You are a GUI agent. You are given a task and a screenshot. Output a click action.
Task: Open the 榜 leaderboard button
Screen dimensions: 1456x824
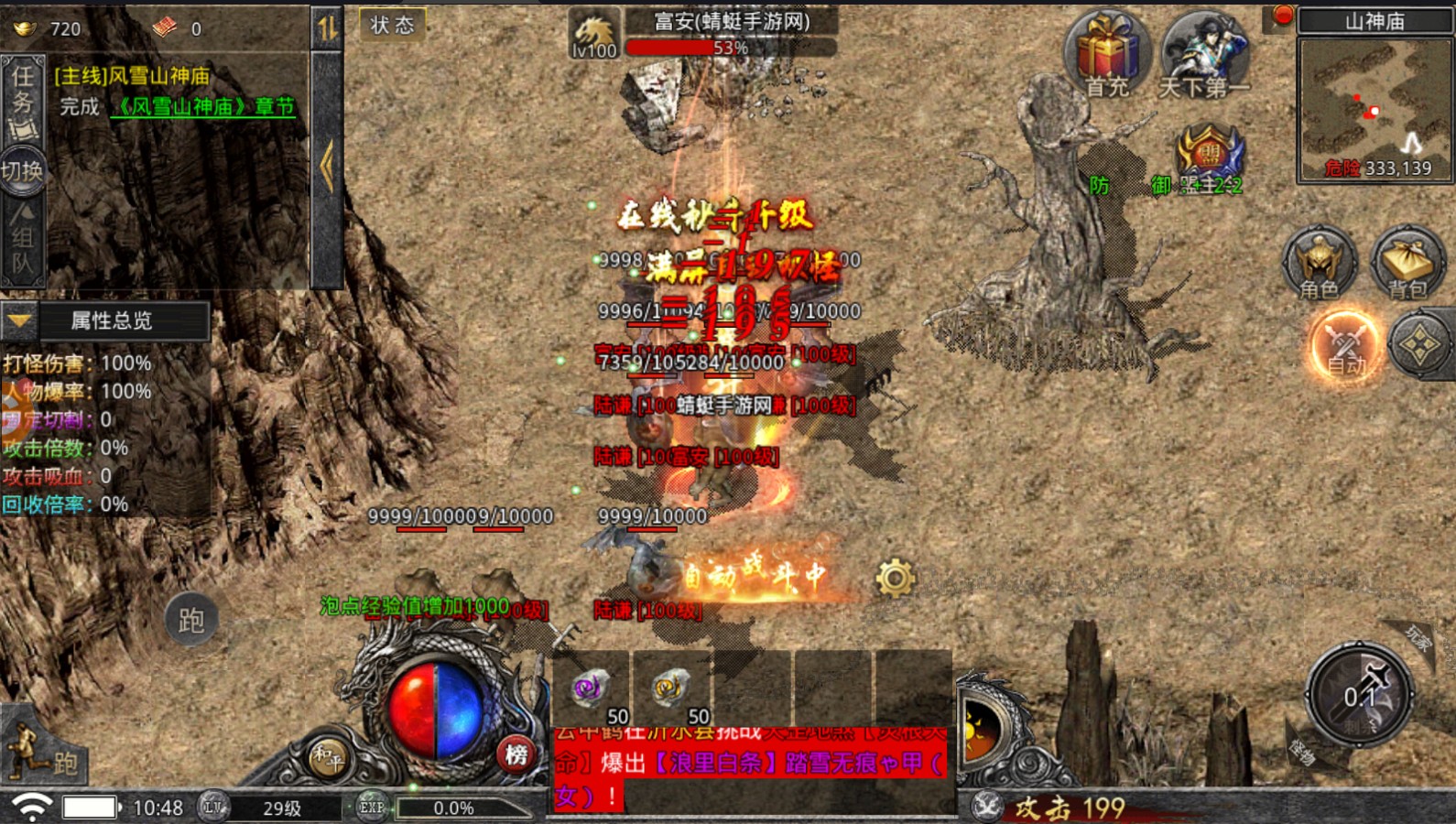[516, 754]
